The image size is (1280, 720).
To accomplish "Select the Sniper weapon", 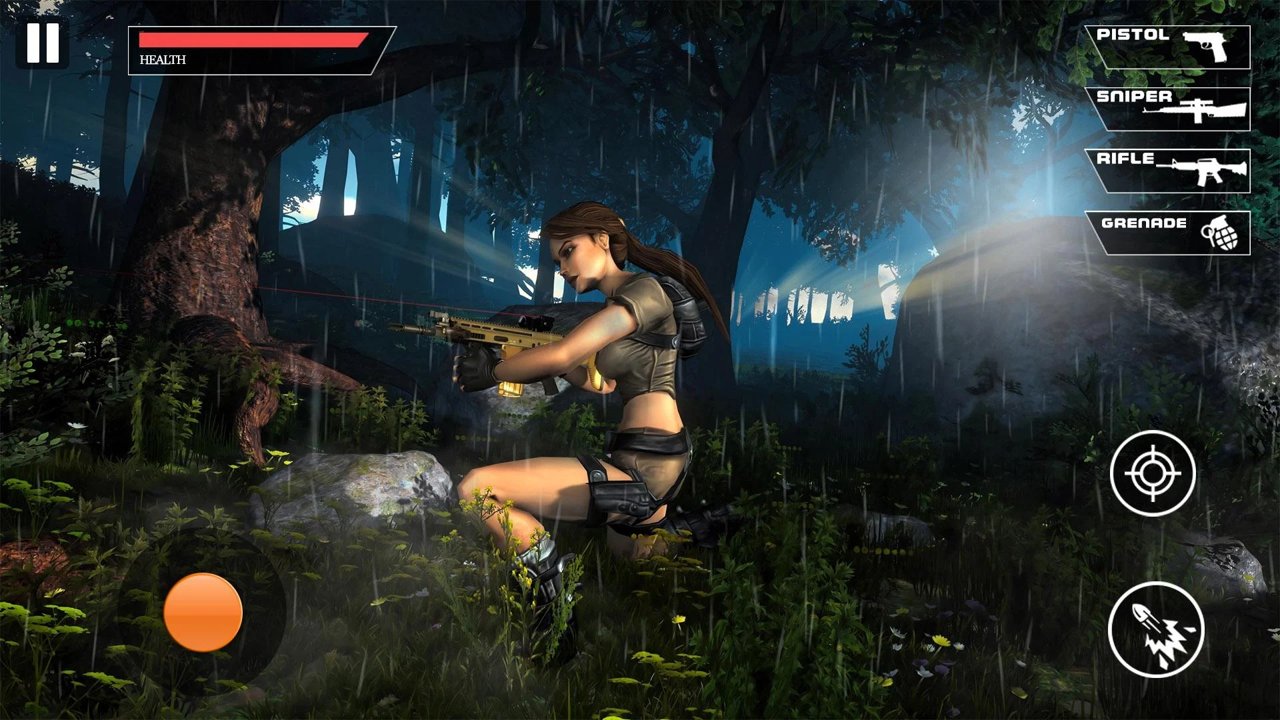I will pyautogui.click(x=1168, y=108).
